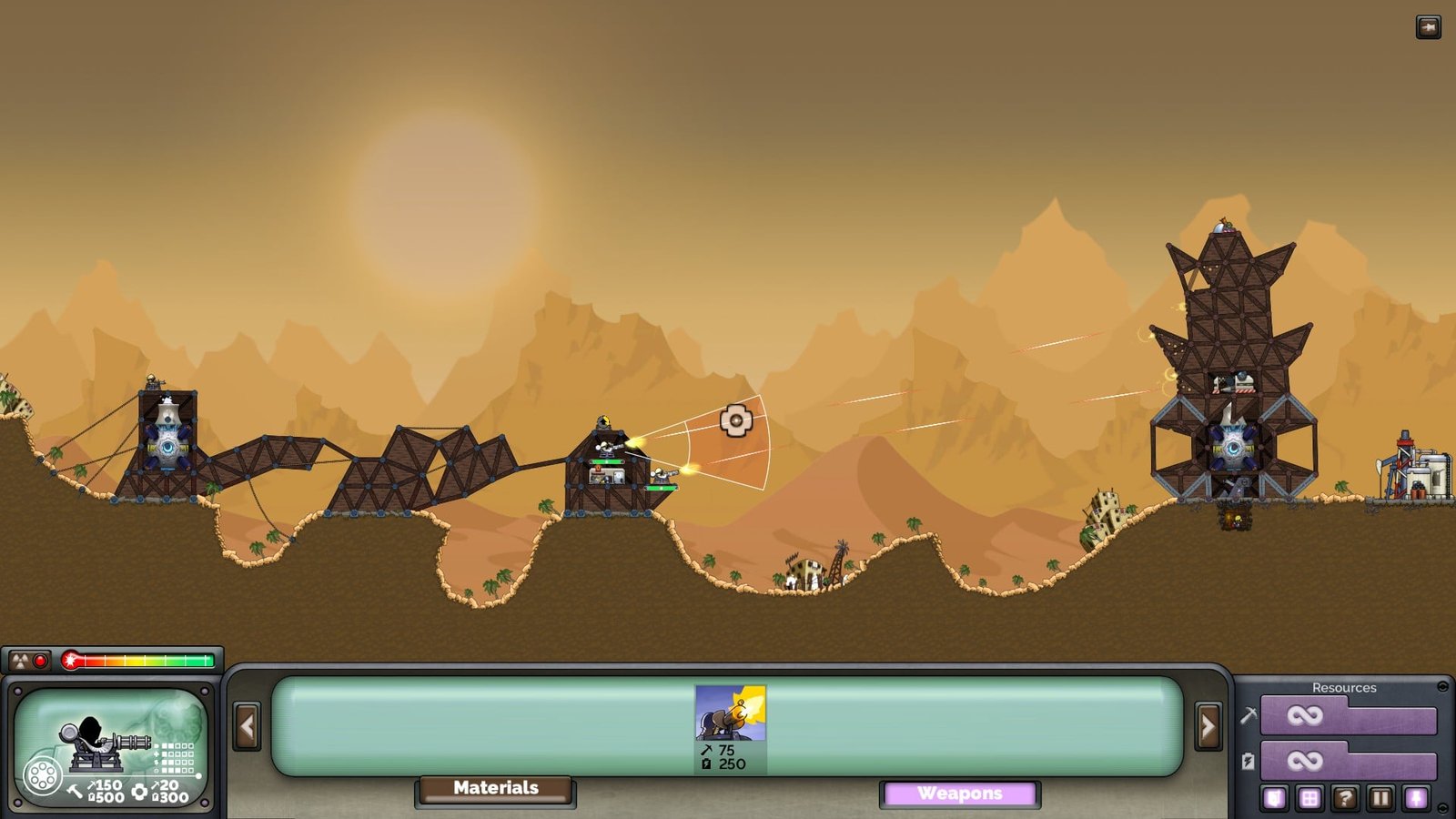Collapse the Resources panel with its top arrow

[x=1442, y=687]
